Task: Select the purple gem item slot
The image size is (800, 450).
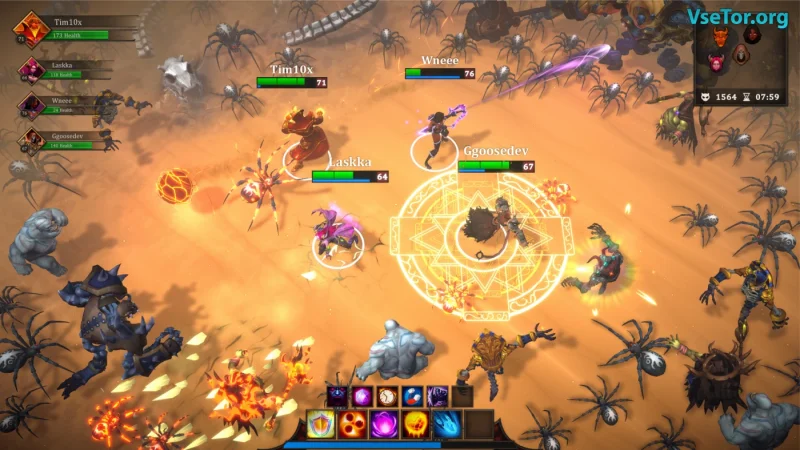Action: [x=362, y=396]
